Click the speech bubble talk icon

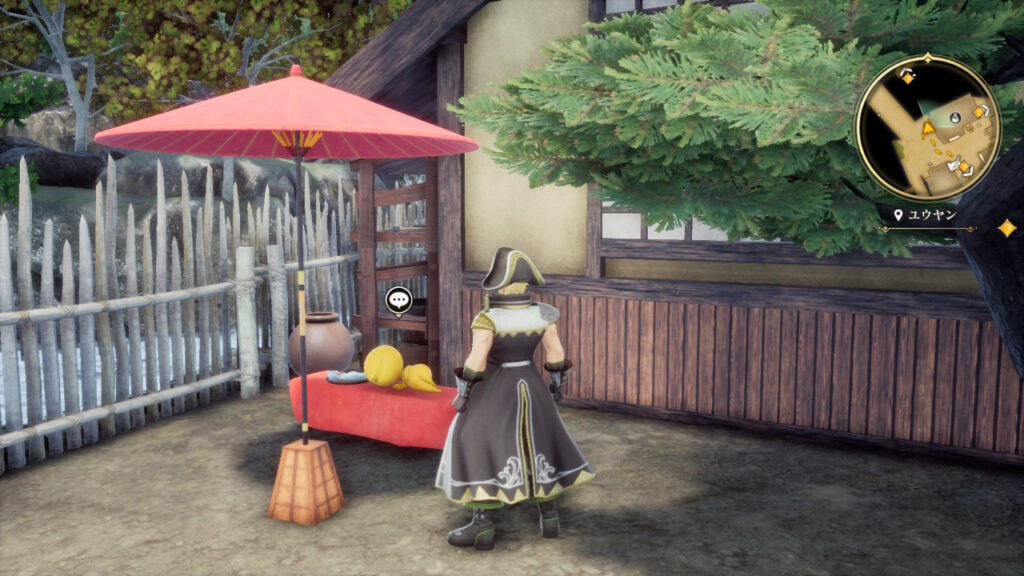[398, 299]
